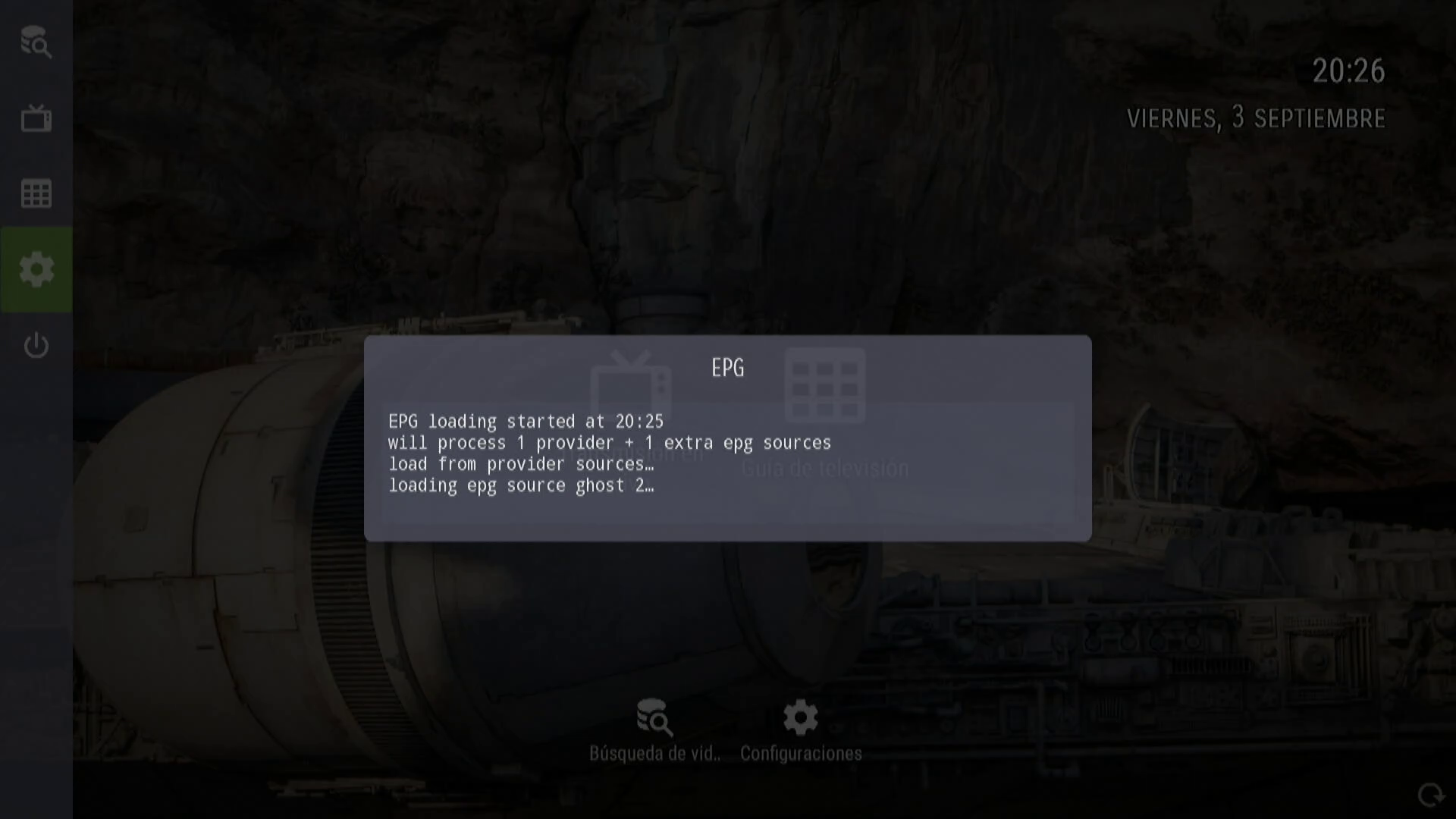Open the TV guide grid in sidebar

(x=36, y=194)
